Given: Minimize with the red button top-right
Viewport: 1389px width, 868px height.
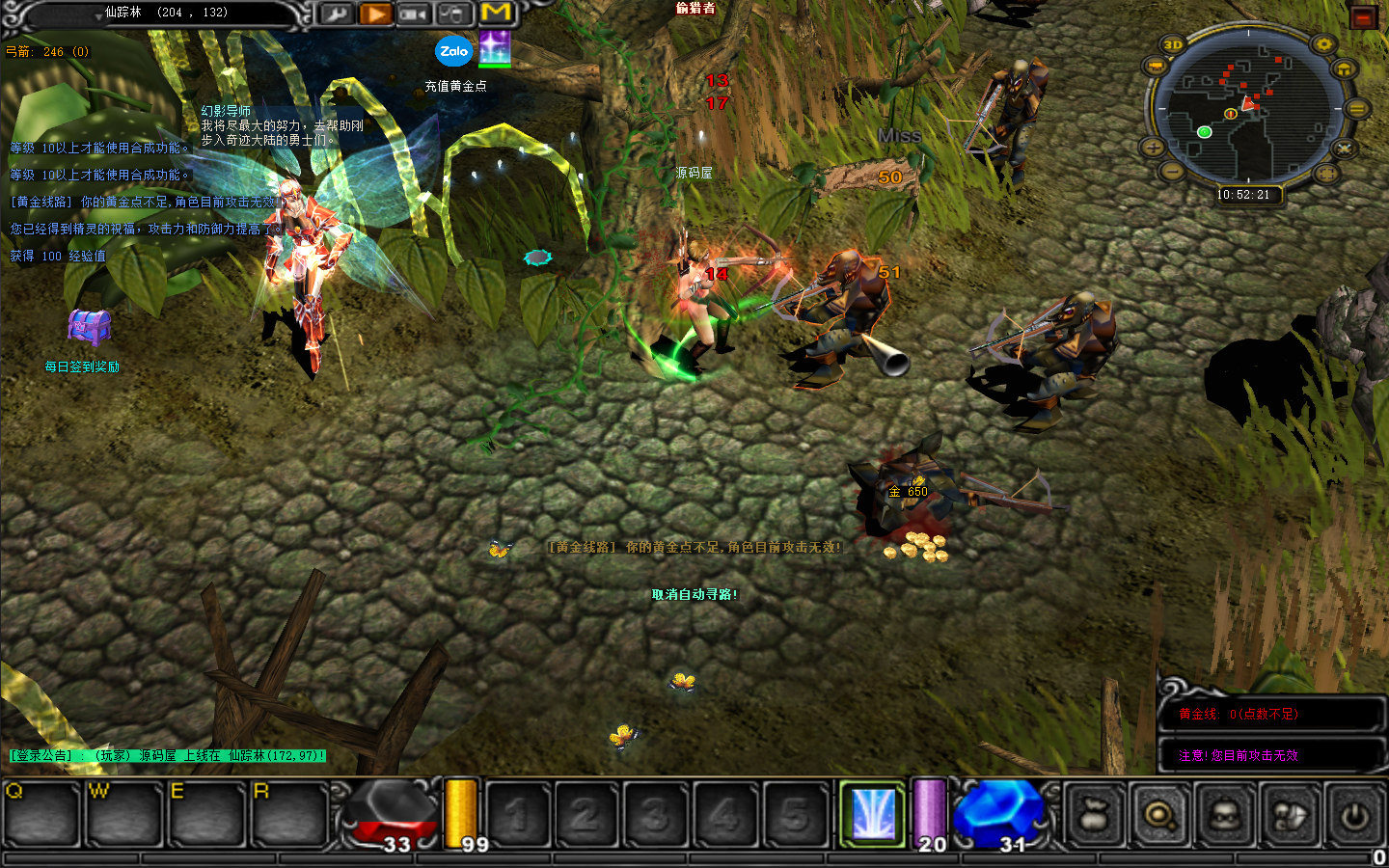Looking at the screenshot, I should pos(1363,17).
